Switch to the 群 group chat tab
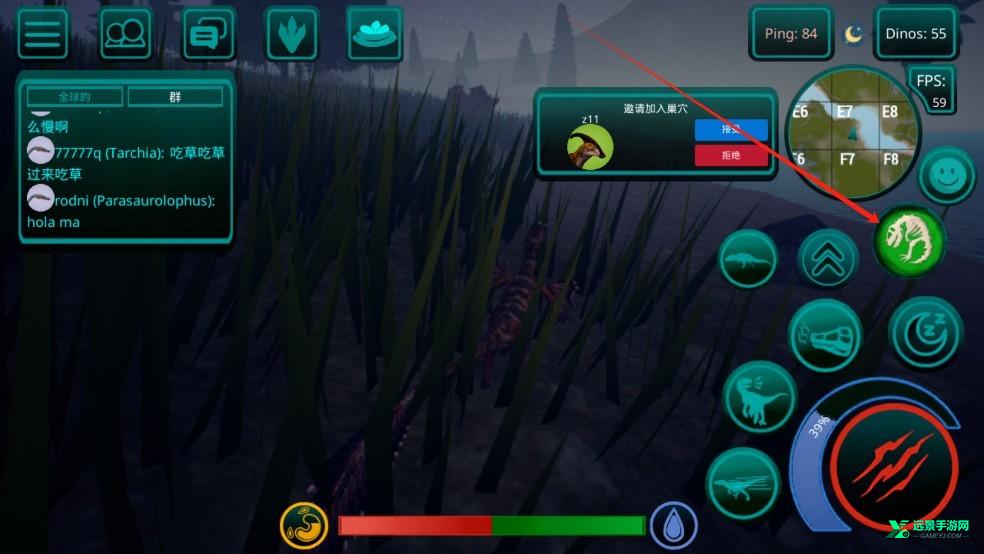Screen dimensions: 984x554 click(x=175, y=97)
